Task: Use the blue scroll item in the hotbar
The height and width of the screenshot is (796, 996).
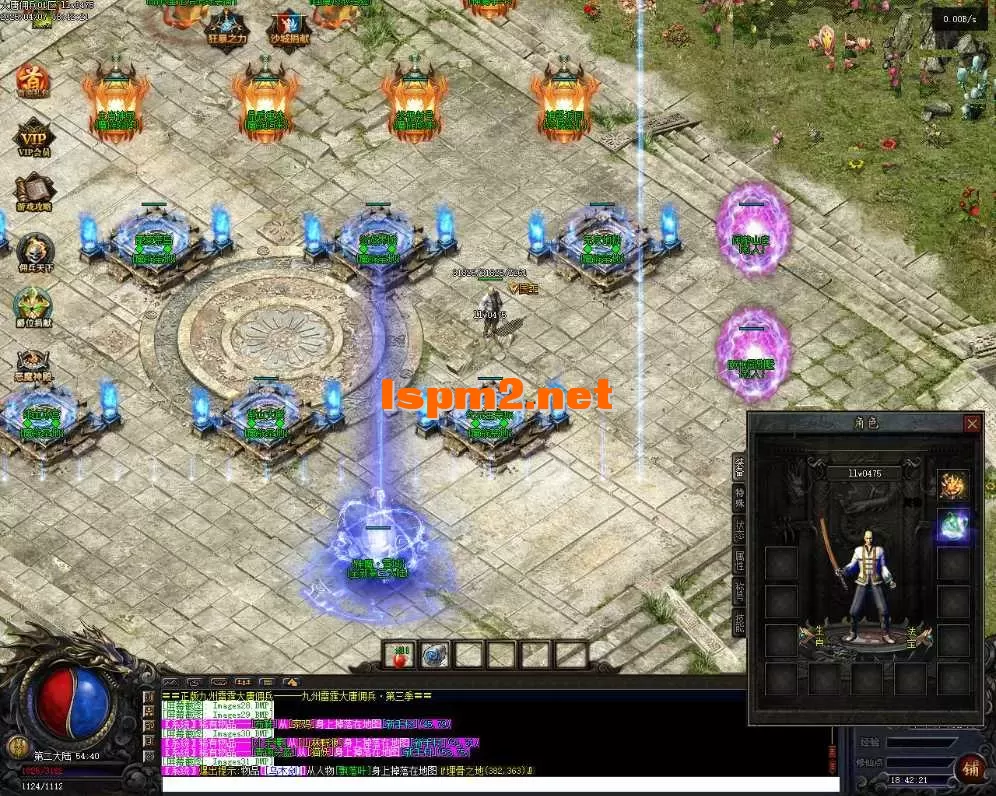Action: [435, 655]
